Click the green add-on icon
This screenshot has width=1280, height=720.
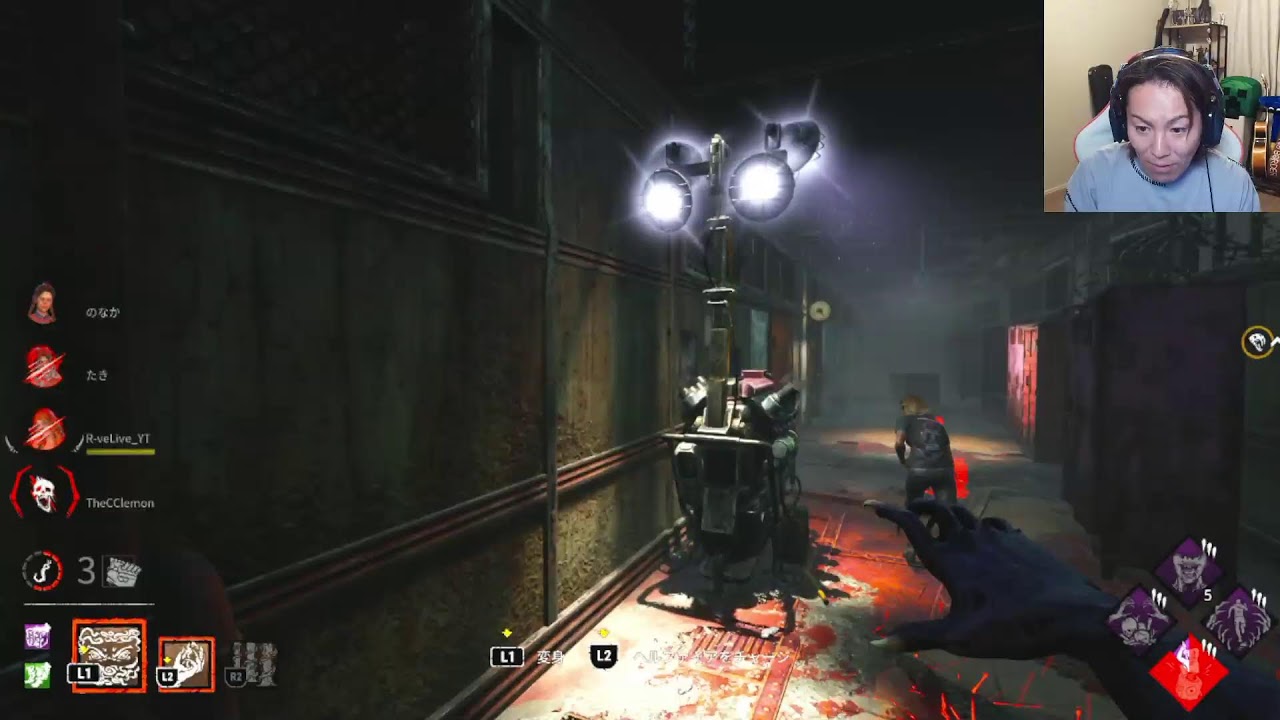pyautogui.click(x=37, y=674)
